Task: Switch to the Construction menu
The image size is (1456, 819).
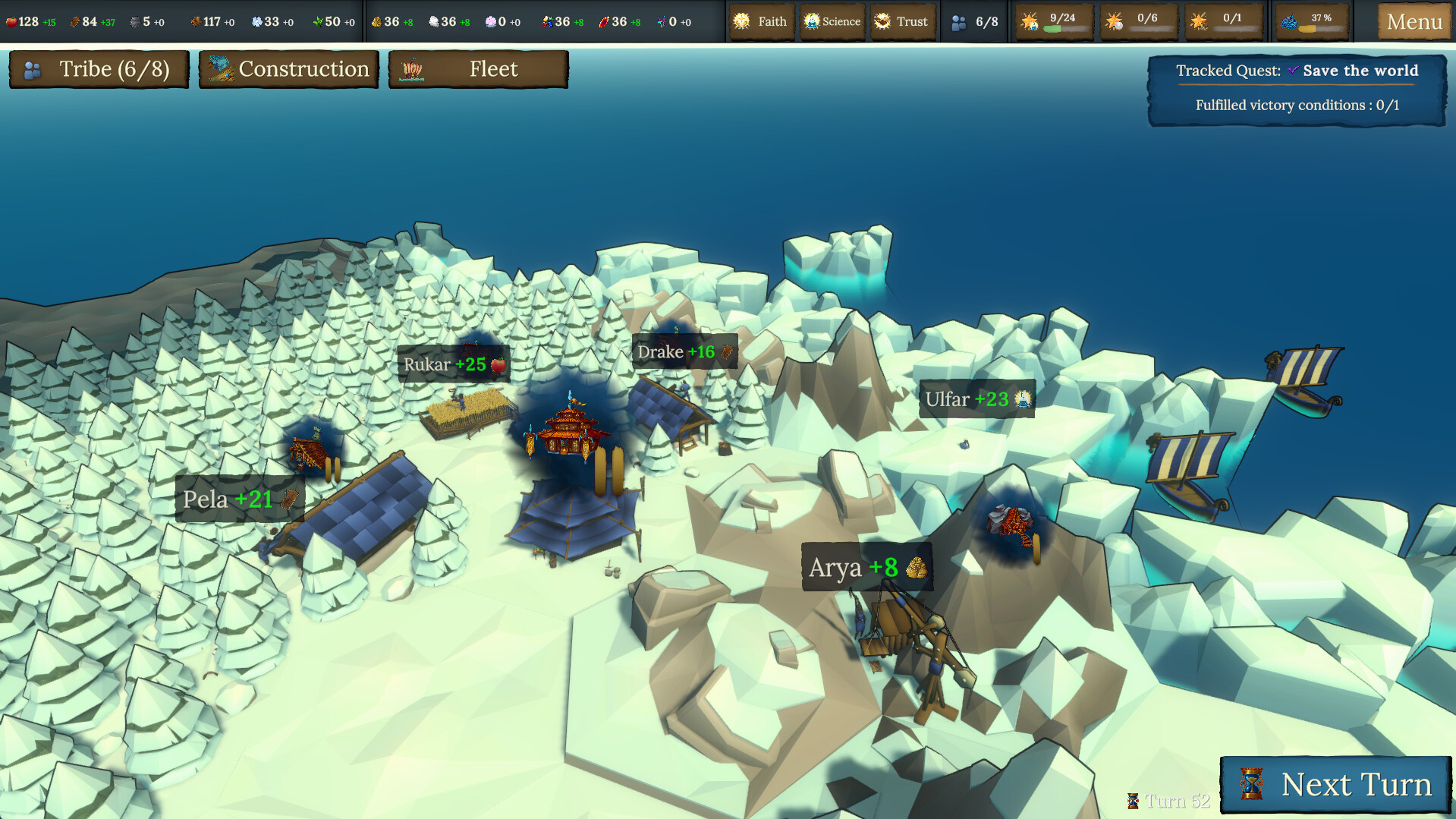Action: [x=288, y=69]
